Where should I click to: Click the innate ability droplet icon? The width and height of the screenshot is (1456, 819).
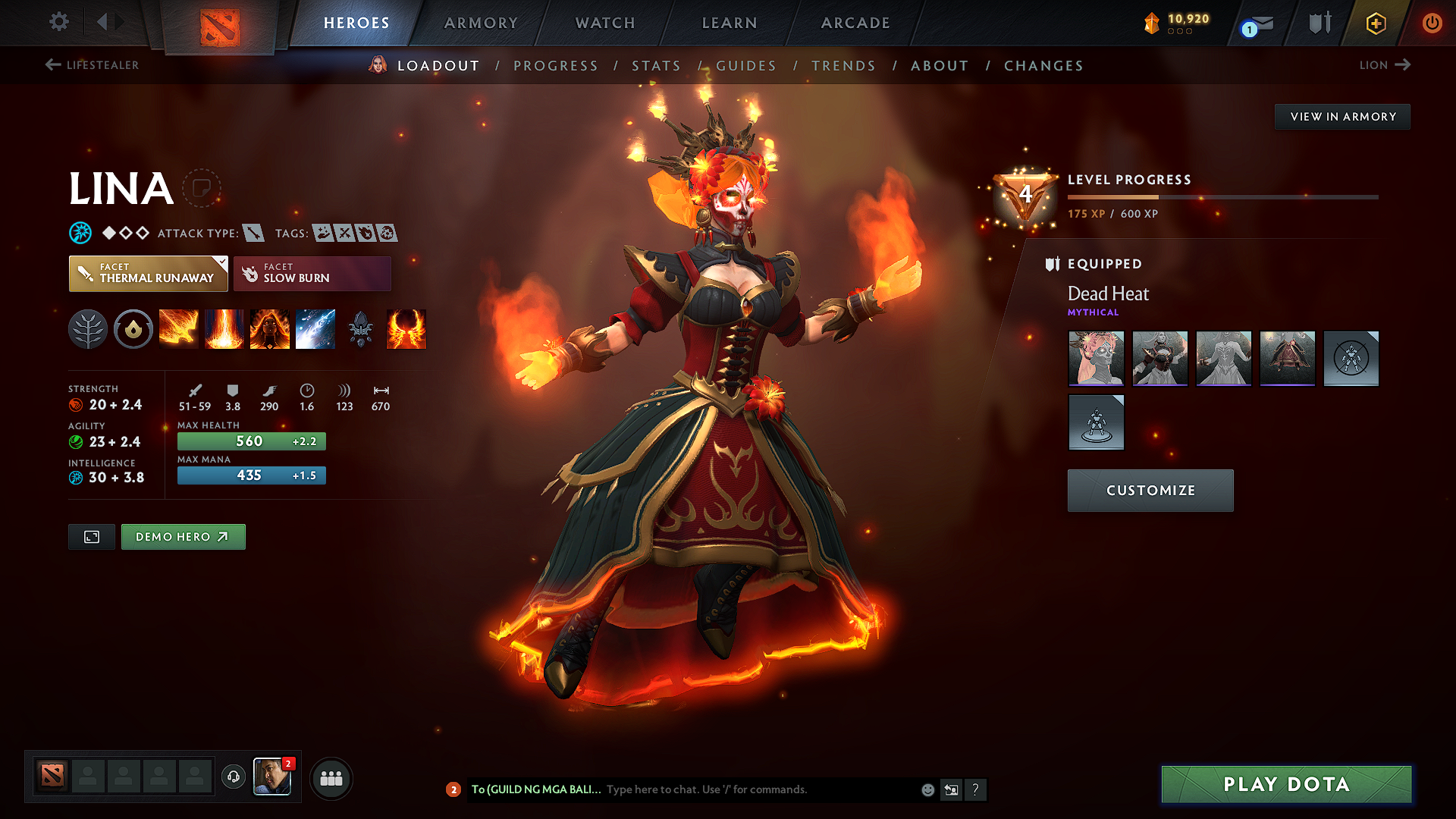pos(133,328)
